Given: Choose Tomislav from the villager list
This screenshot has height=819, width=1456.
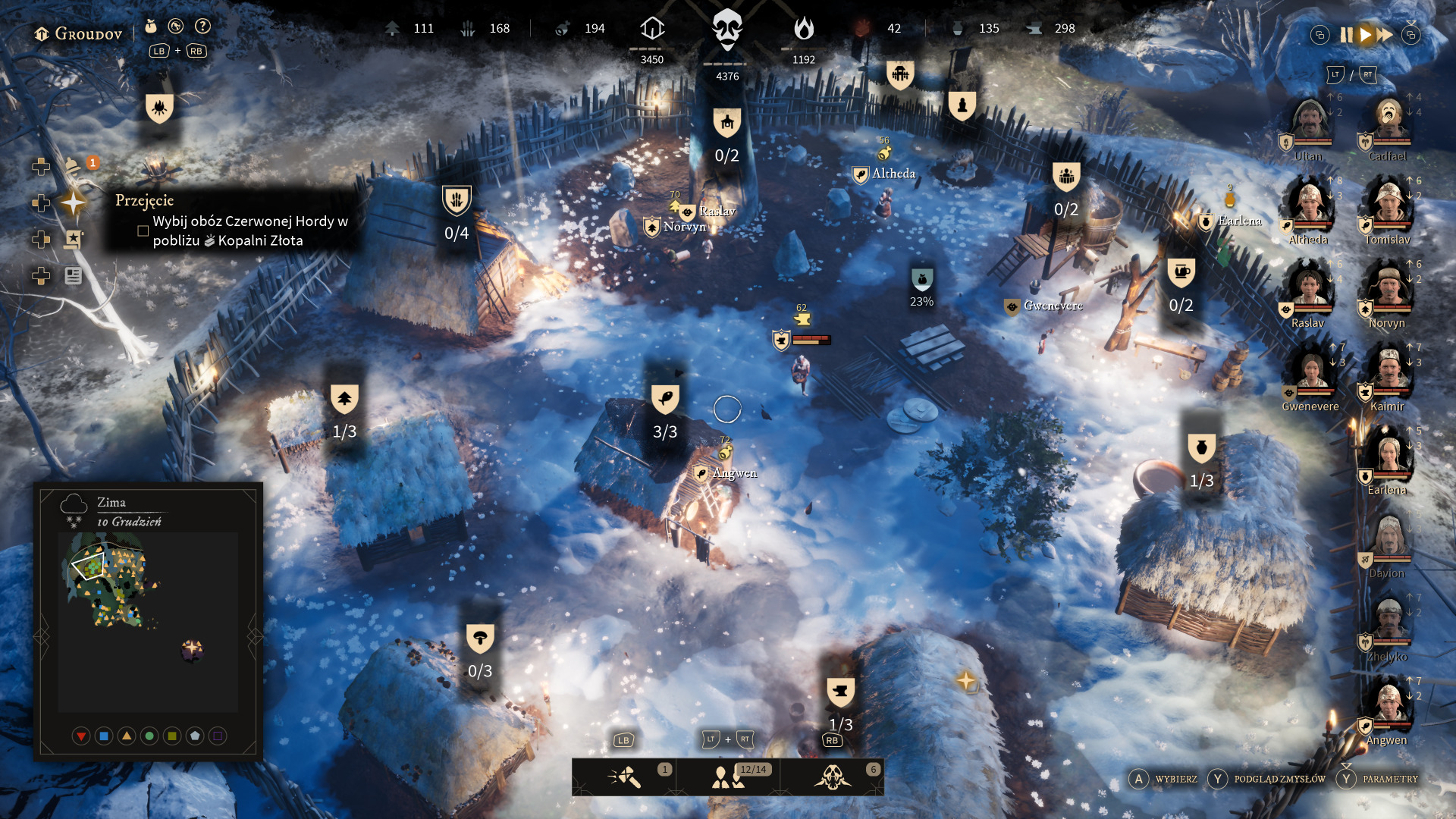Looking at the screenshot, I should [1389, 205].
